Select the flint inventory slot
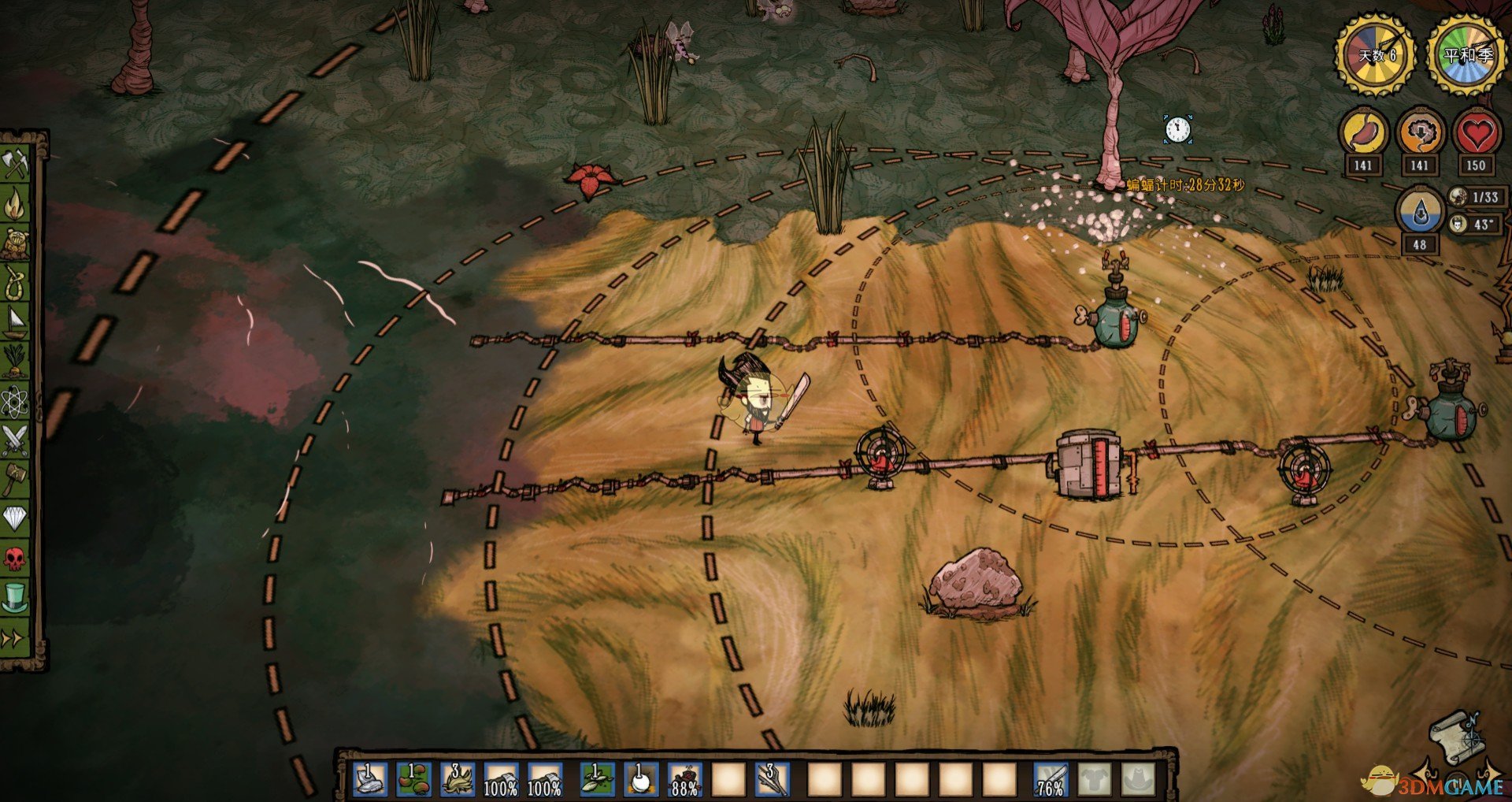The height and width of the screenshot is (802, 1512). (x=370, y=778)
